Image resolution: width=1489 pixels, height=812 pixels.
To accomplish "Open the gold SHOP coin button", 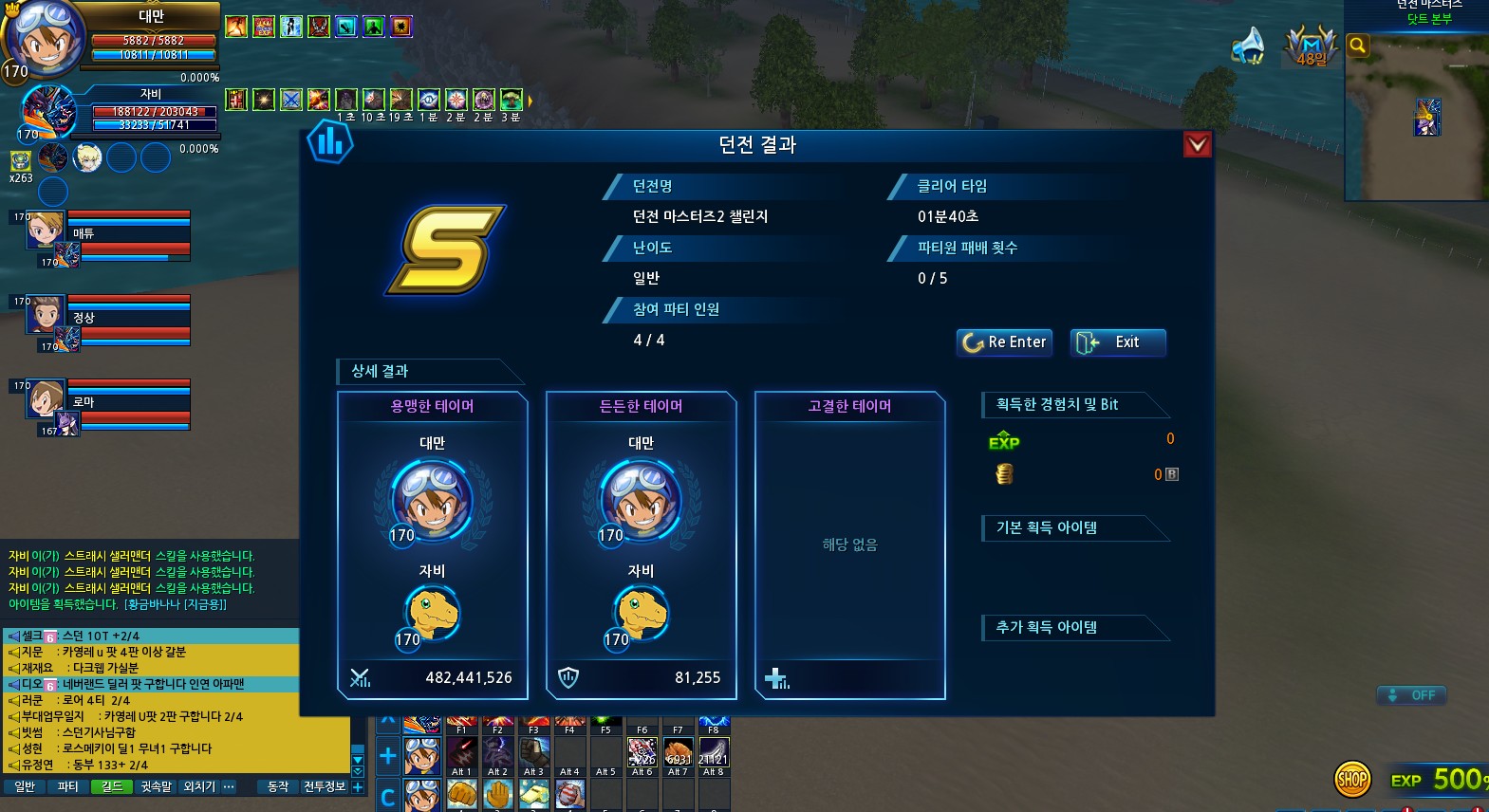I will click(1352, 780).
